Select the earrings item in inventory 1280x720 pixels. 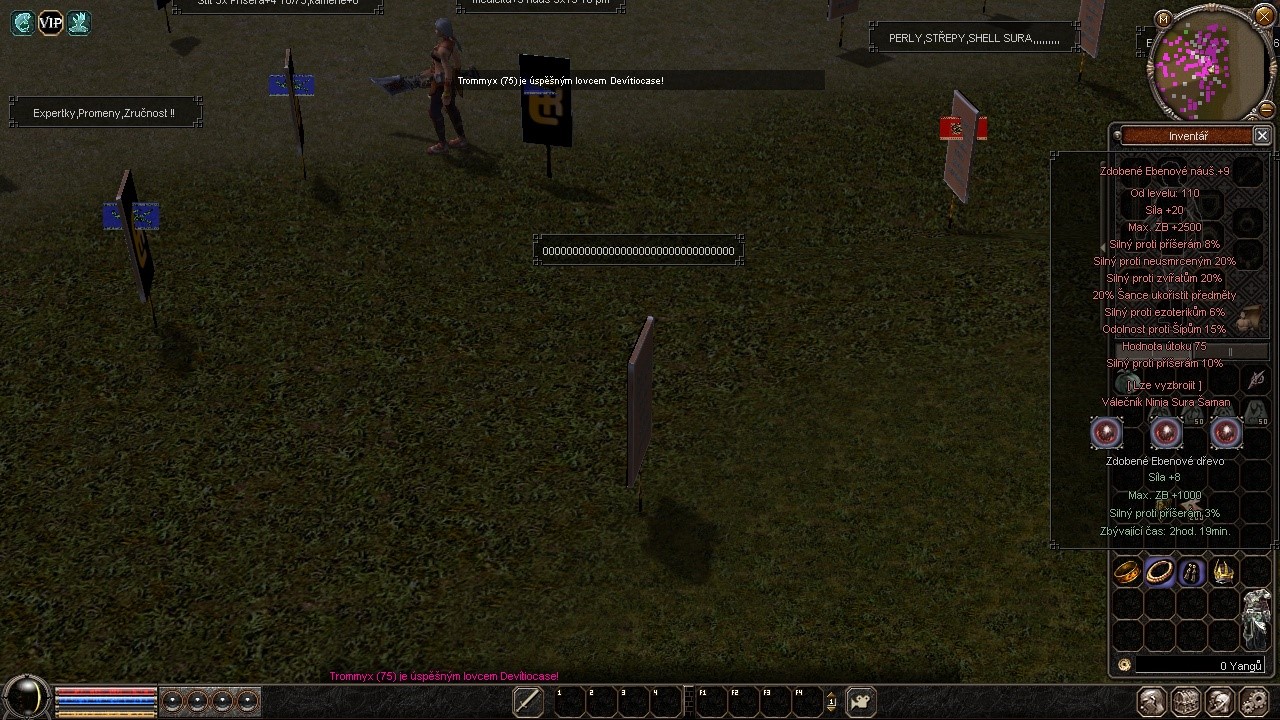point(1192,572)
